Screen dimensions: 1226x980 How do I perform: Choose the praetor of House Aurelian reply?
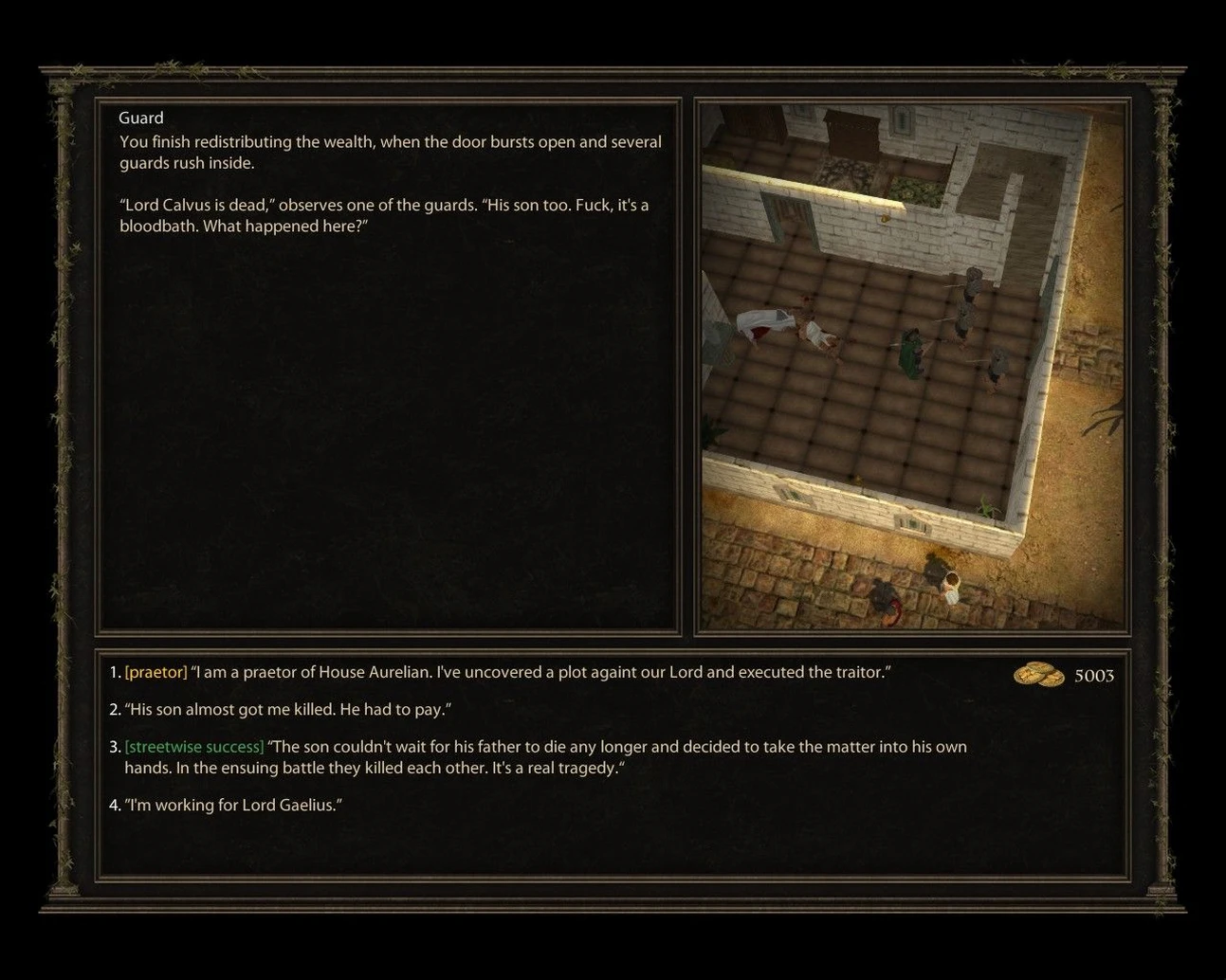point(506,672)
